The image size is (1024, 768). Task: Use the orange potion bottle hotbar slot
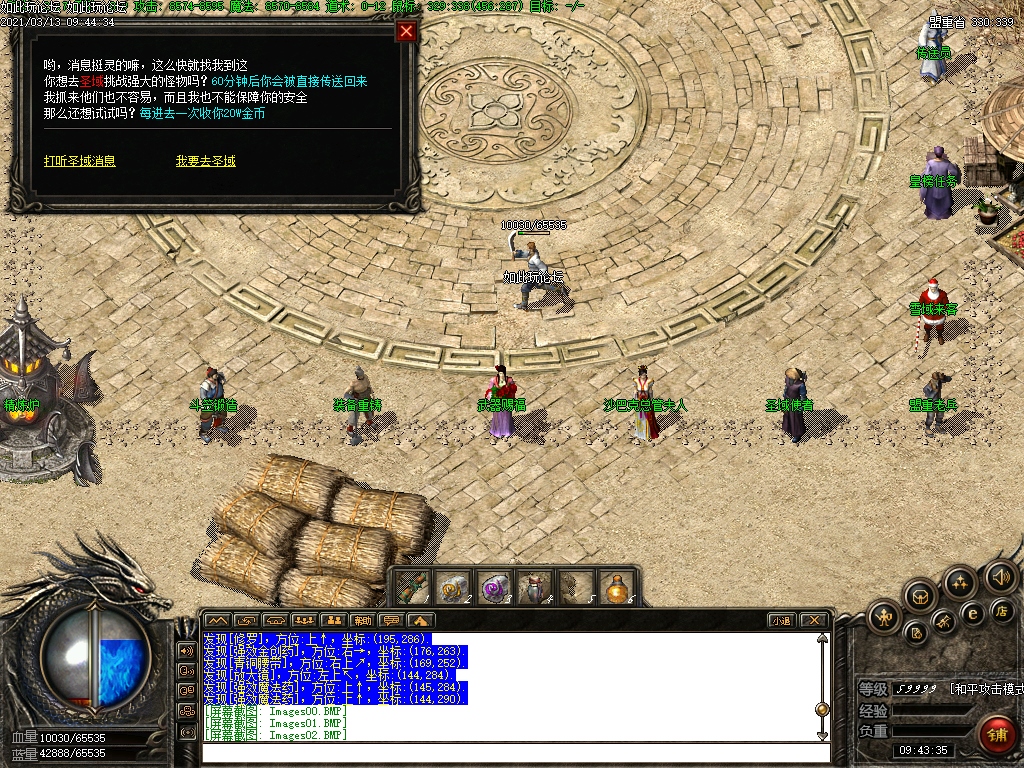point(618,587)
